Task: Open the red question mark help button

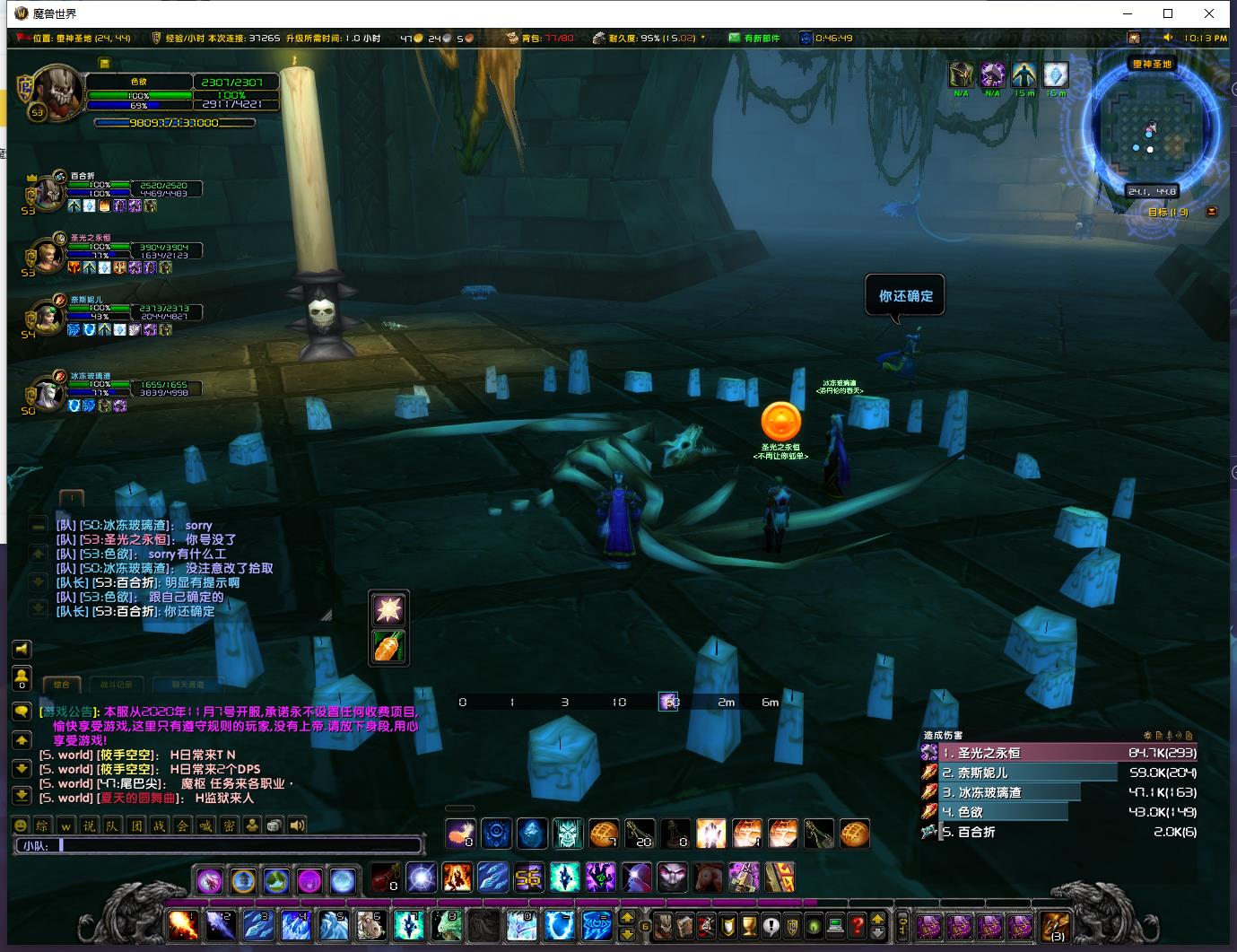Action: pyautogui.click(x=858, y=924)
